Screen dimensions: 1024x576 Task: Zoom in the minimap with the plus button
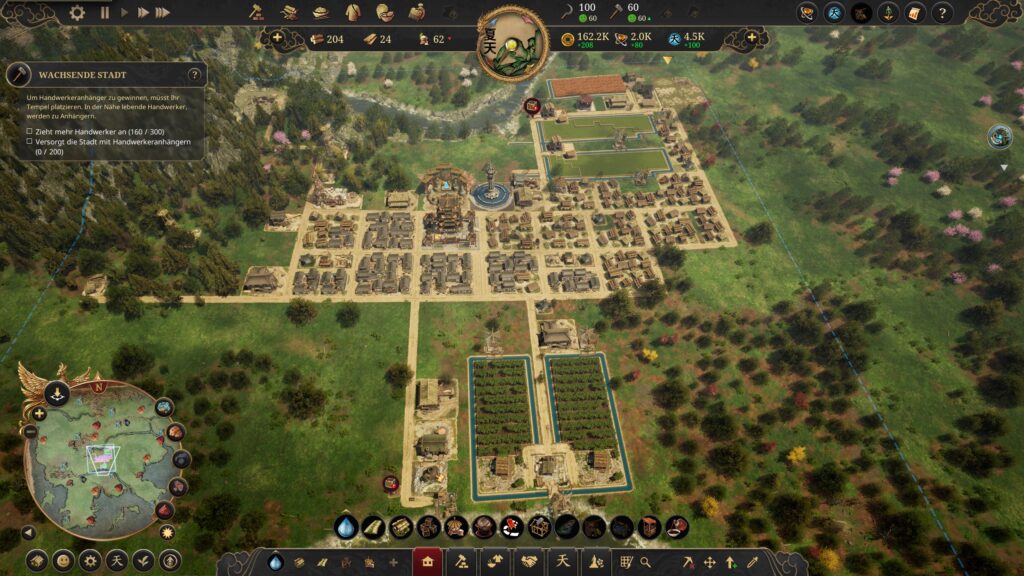39,413
